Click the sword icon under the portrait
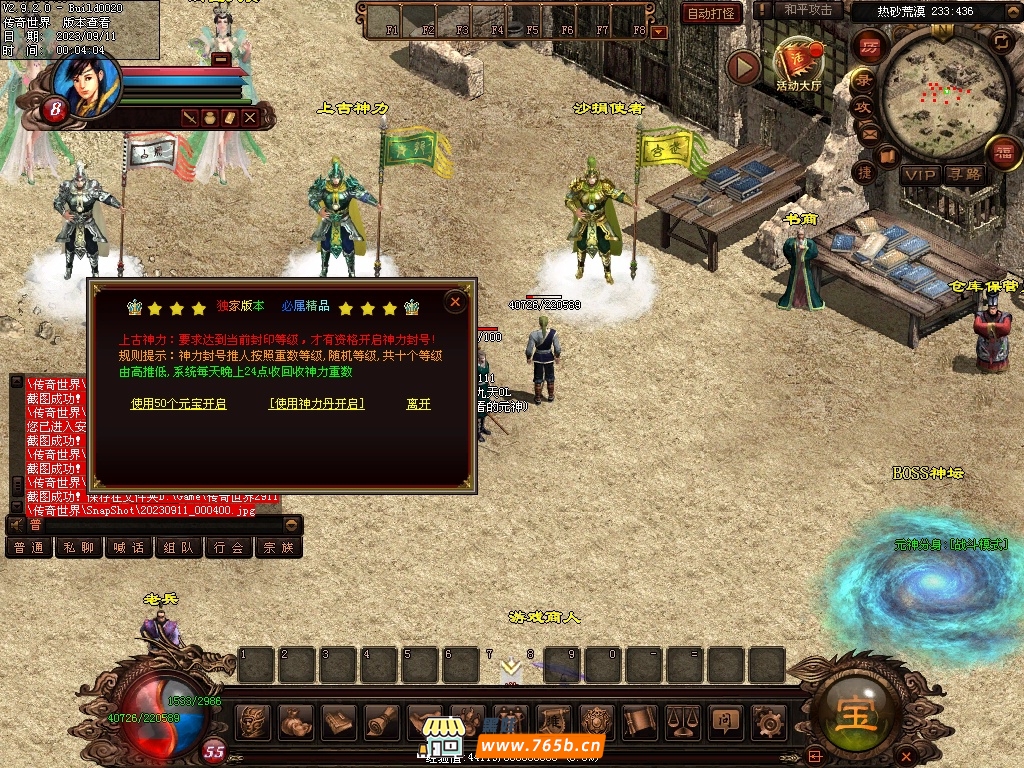 190,118
